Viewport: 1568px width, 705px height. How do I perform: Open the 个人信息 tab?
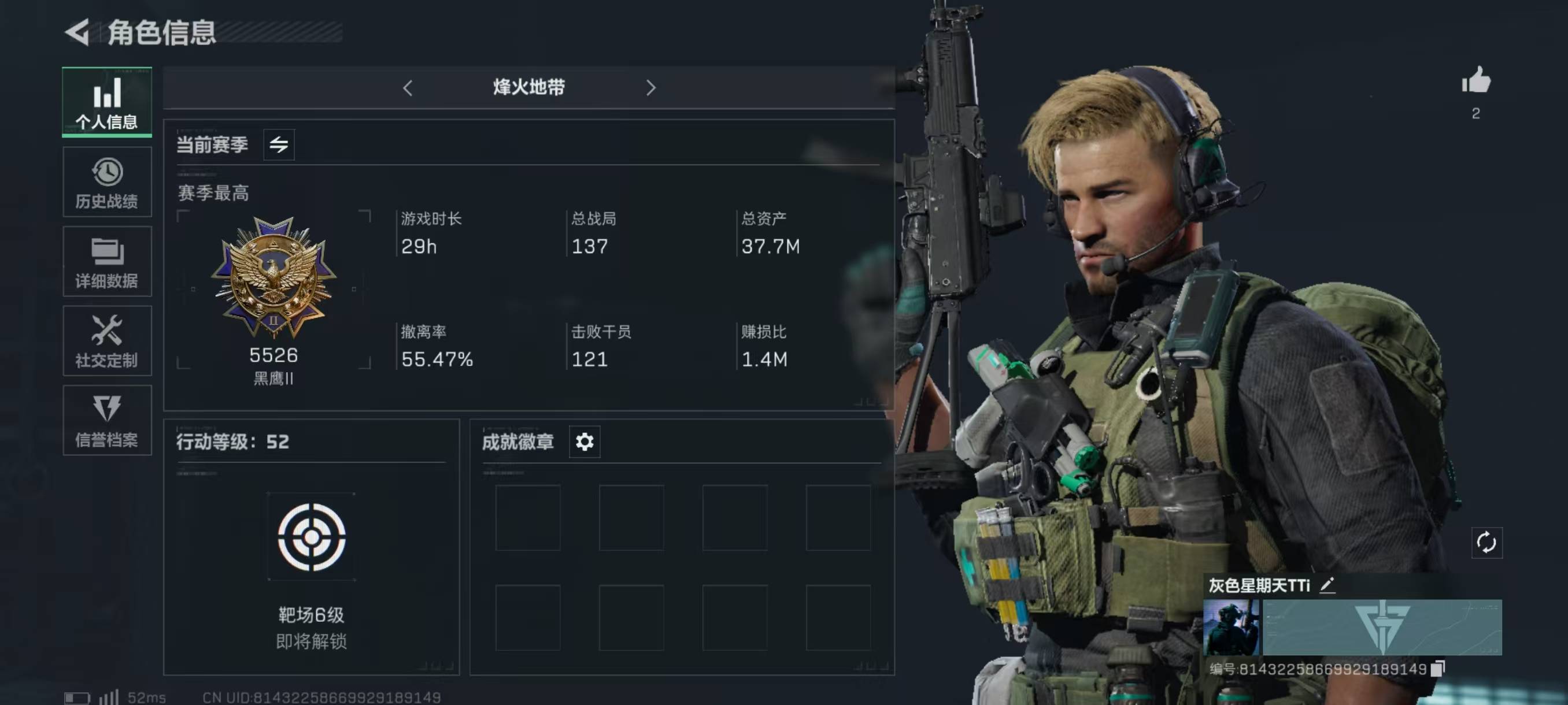(x=106, y=102)
